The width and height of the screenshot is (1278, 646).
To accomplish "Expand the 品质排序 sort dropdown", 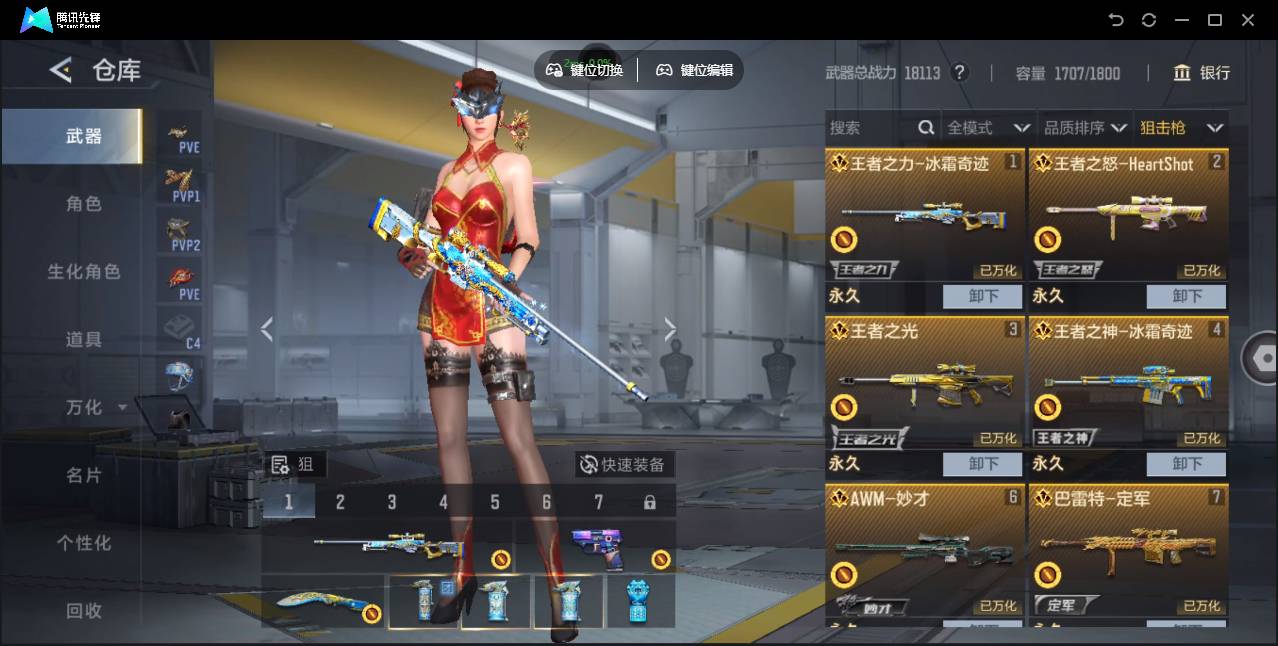I will [1085, 128].
